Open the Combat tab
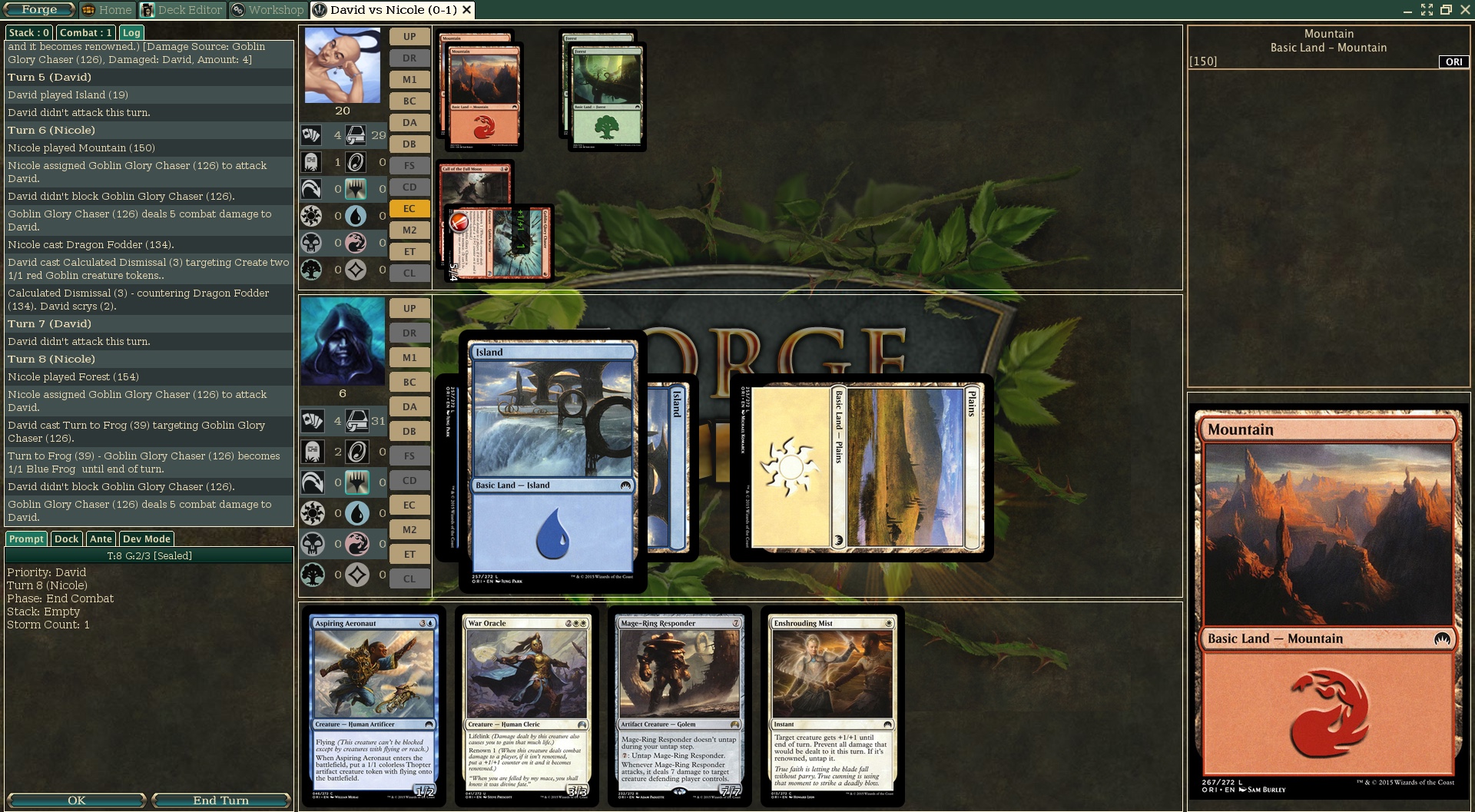Image resolution: width=1475 pixels, height=812 pixels. pyautogui.click(x=86, y=32)
